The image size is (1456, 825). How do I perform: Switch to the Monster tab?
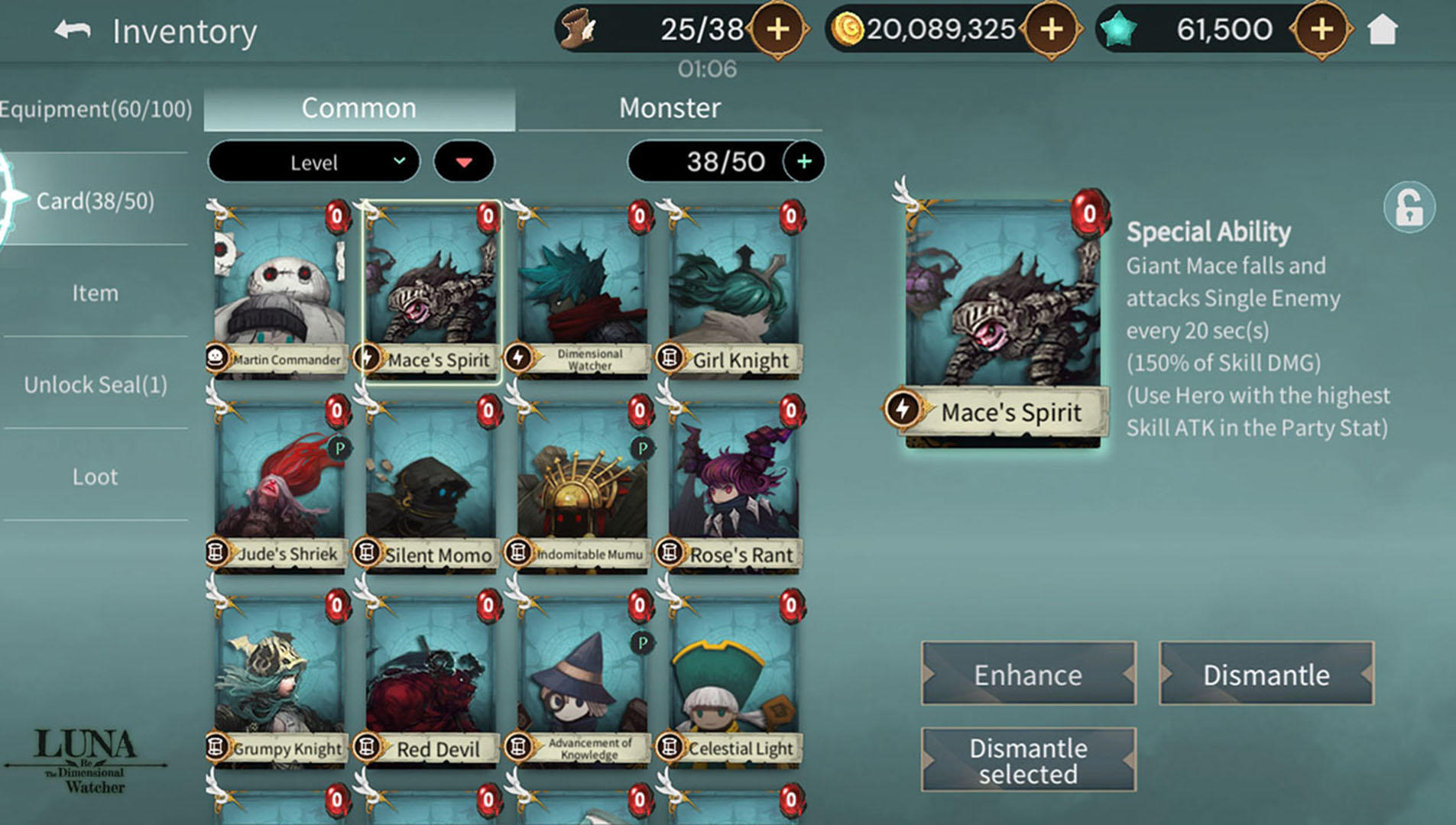tap(670, 107)
